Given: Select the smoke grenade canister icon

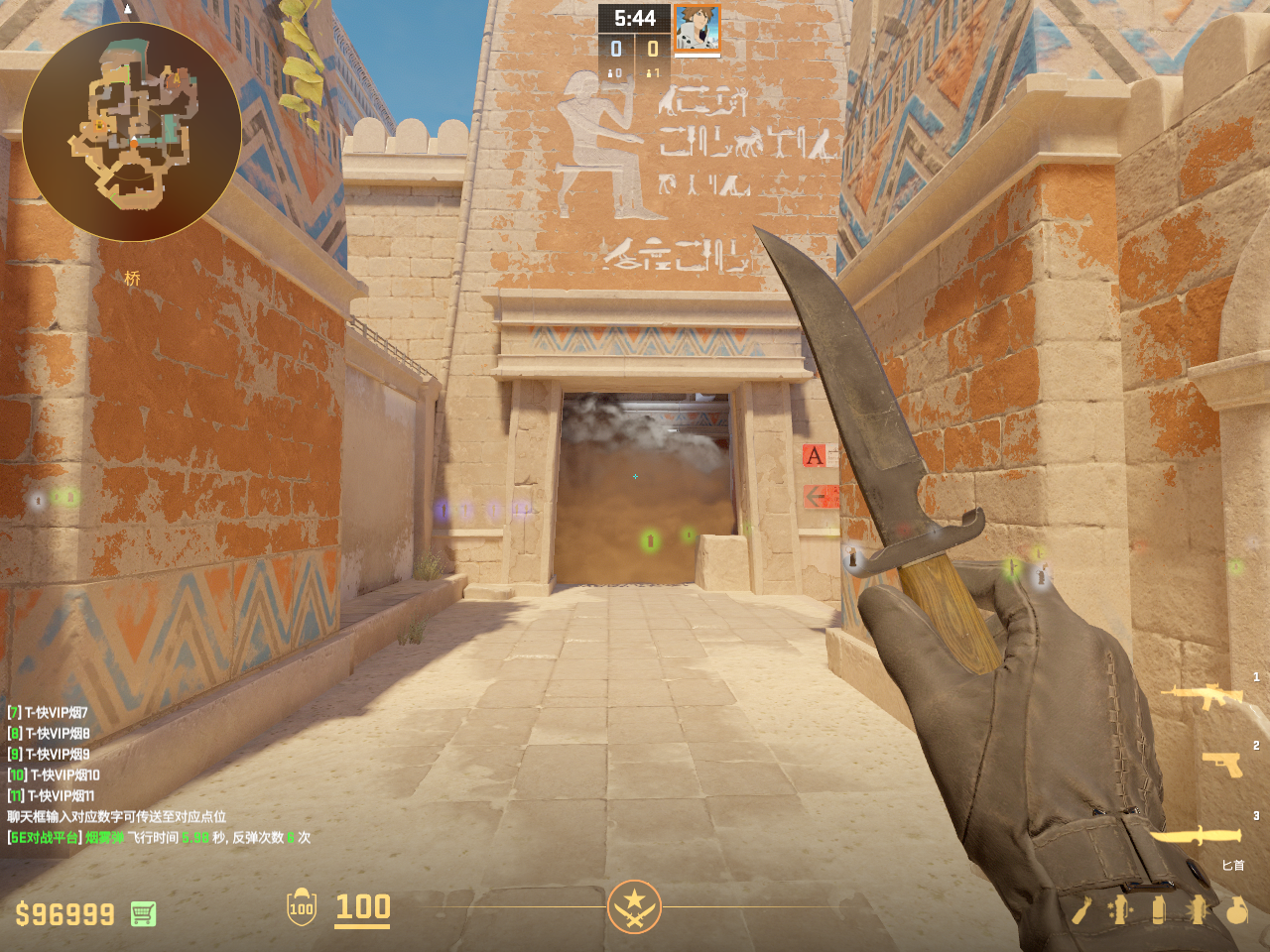Looking at the screenshot, I should 1158,909.
